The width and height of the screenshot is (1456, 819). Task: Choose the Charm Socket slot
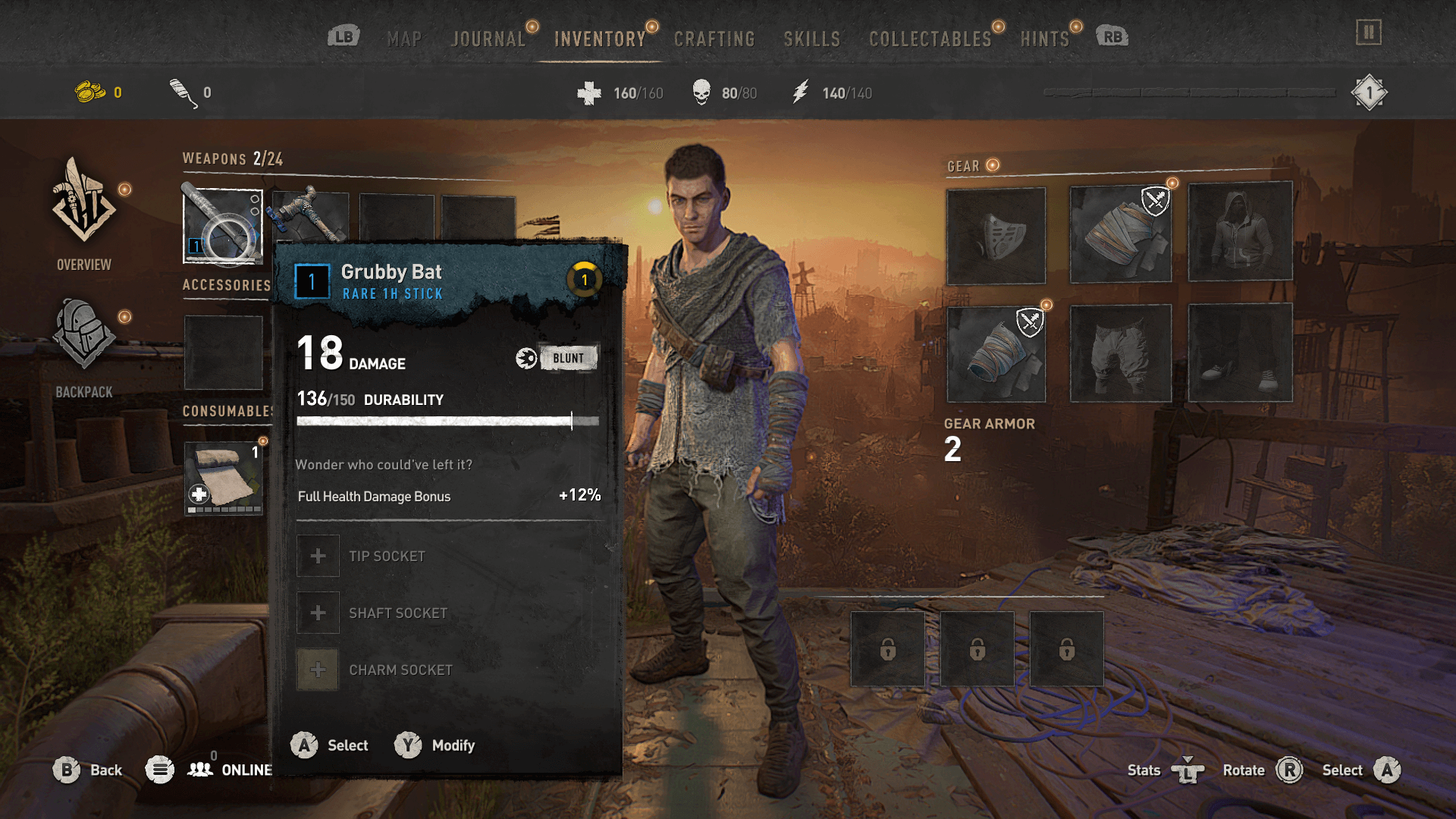coord(318,670)
